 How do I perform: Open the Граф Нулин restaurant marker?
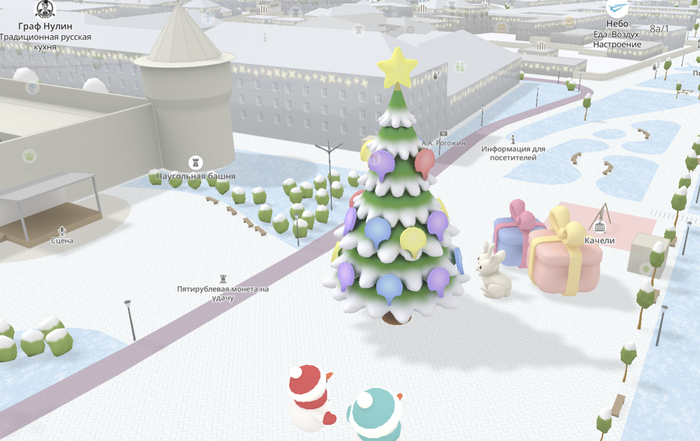click(45, 8)
